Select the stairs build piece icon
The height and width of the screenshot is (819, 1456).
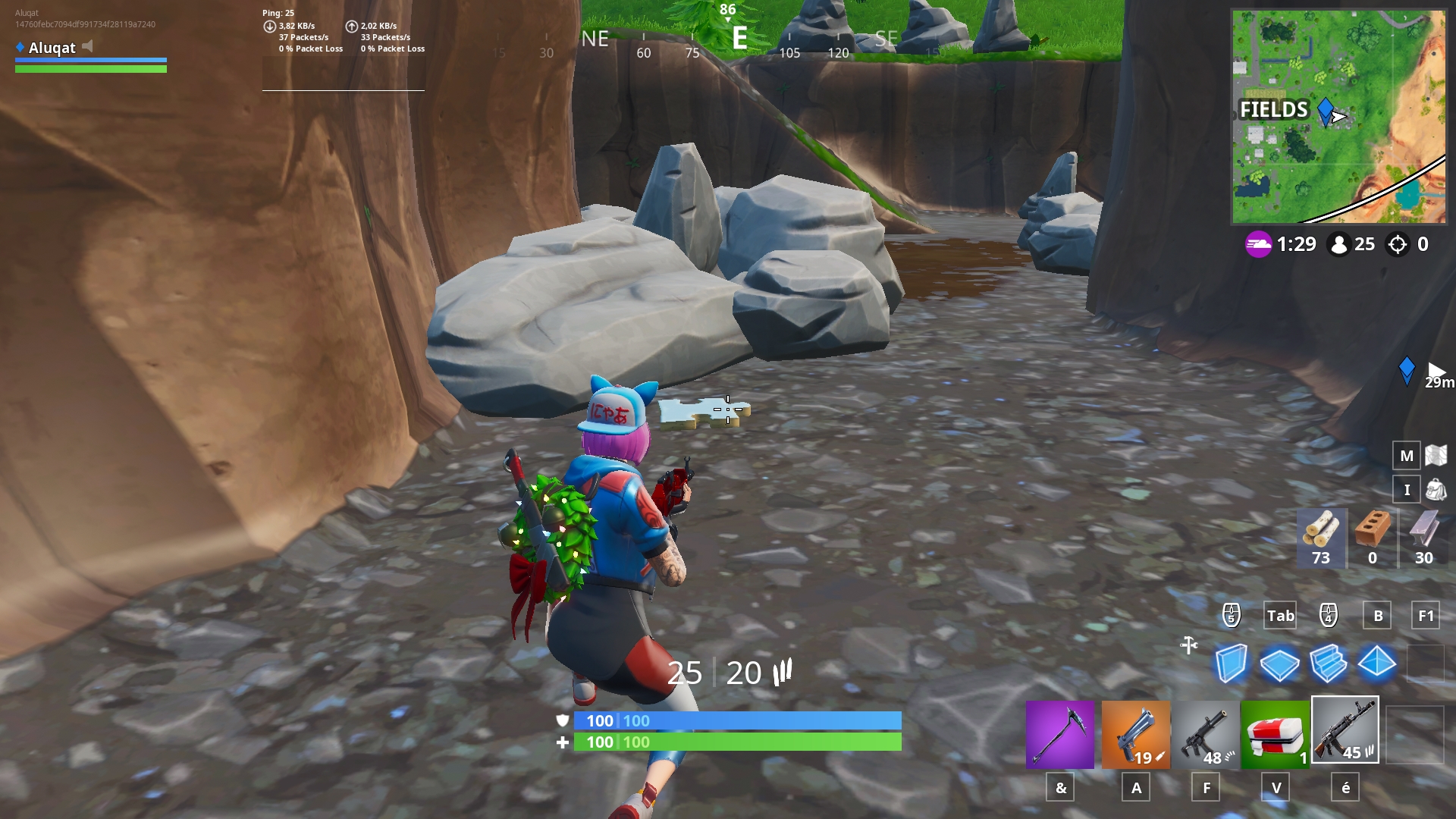point(1330,664)
